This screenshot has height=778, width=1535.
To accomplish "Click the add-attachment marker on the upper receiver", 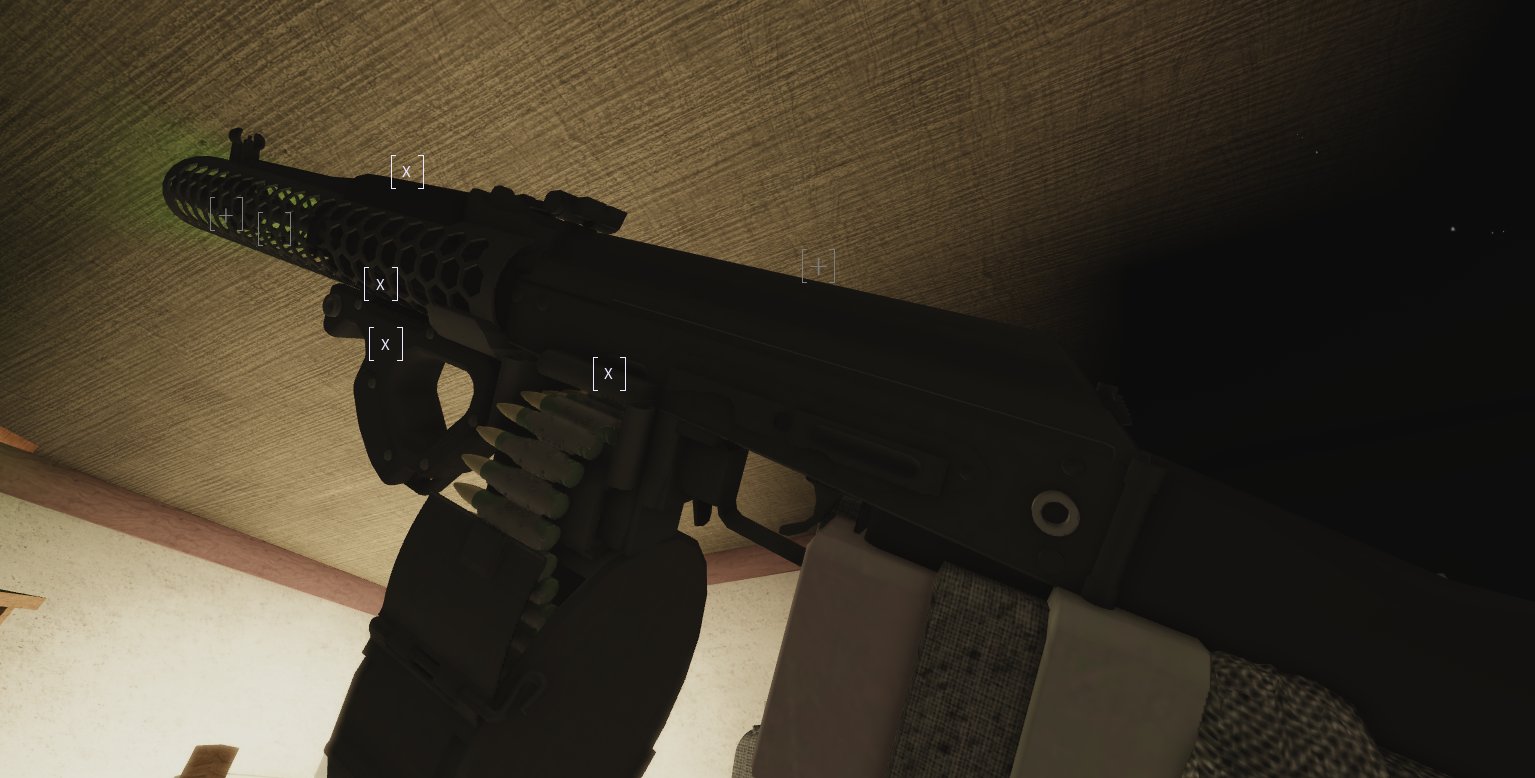I will click(x=819, y=266).
